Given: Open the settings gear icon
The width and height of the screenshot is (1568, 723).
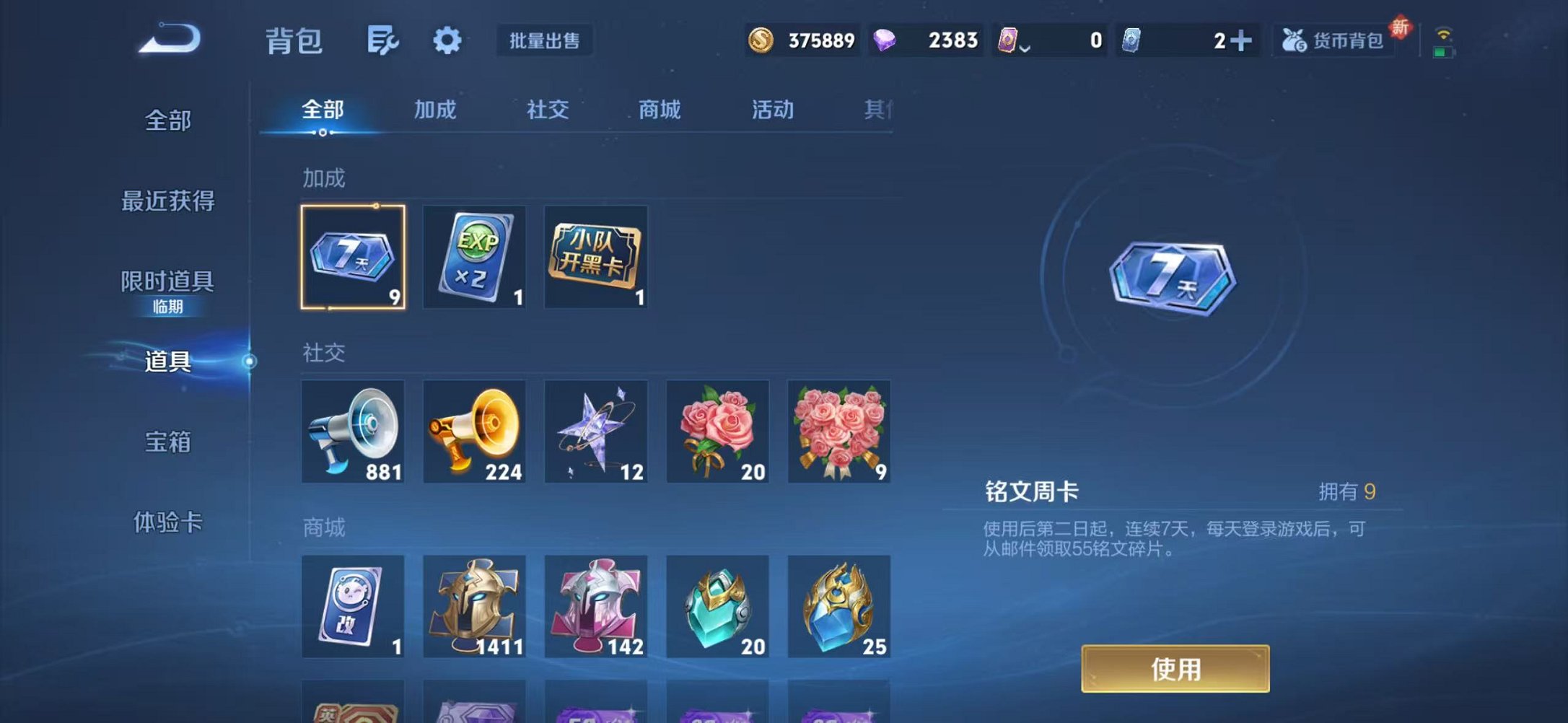Looking at the screenshot, I should click(448, 41).
